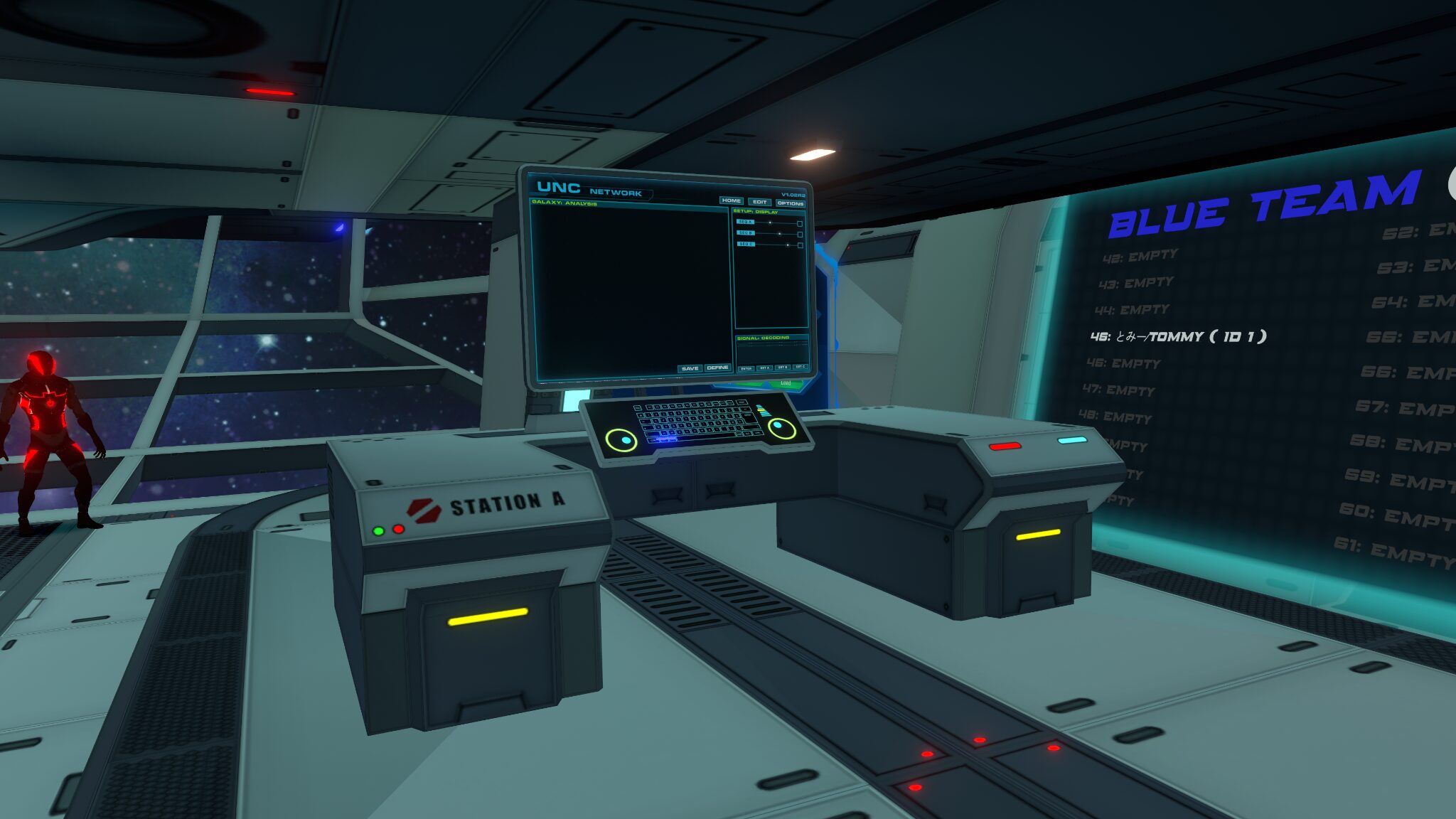This screenshot has height=819, width=1456.
Task: Toggle the SEQ C checkbox
Action: (x=800, y=245)
